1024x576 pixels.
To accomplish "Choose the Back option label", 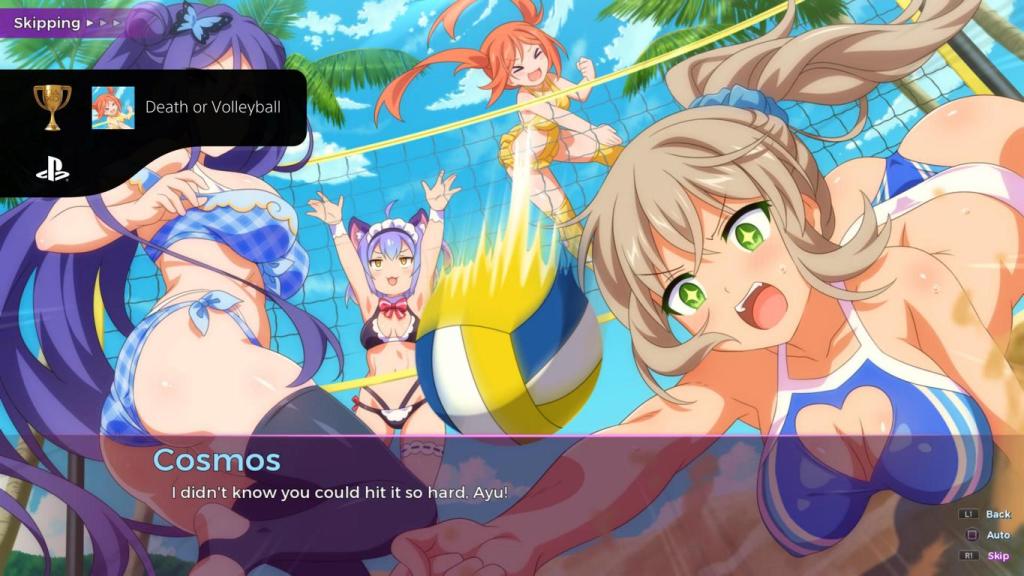I will [x=998, y=514].
